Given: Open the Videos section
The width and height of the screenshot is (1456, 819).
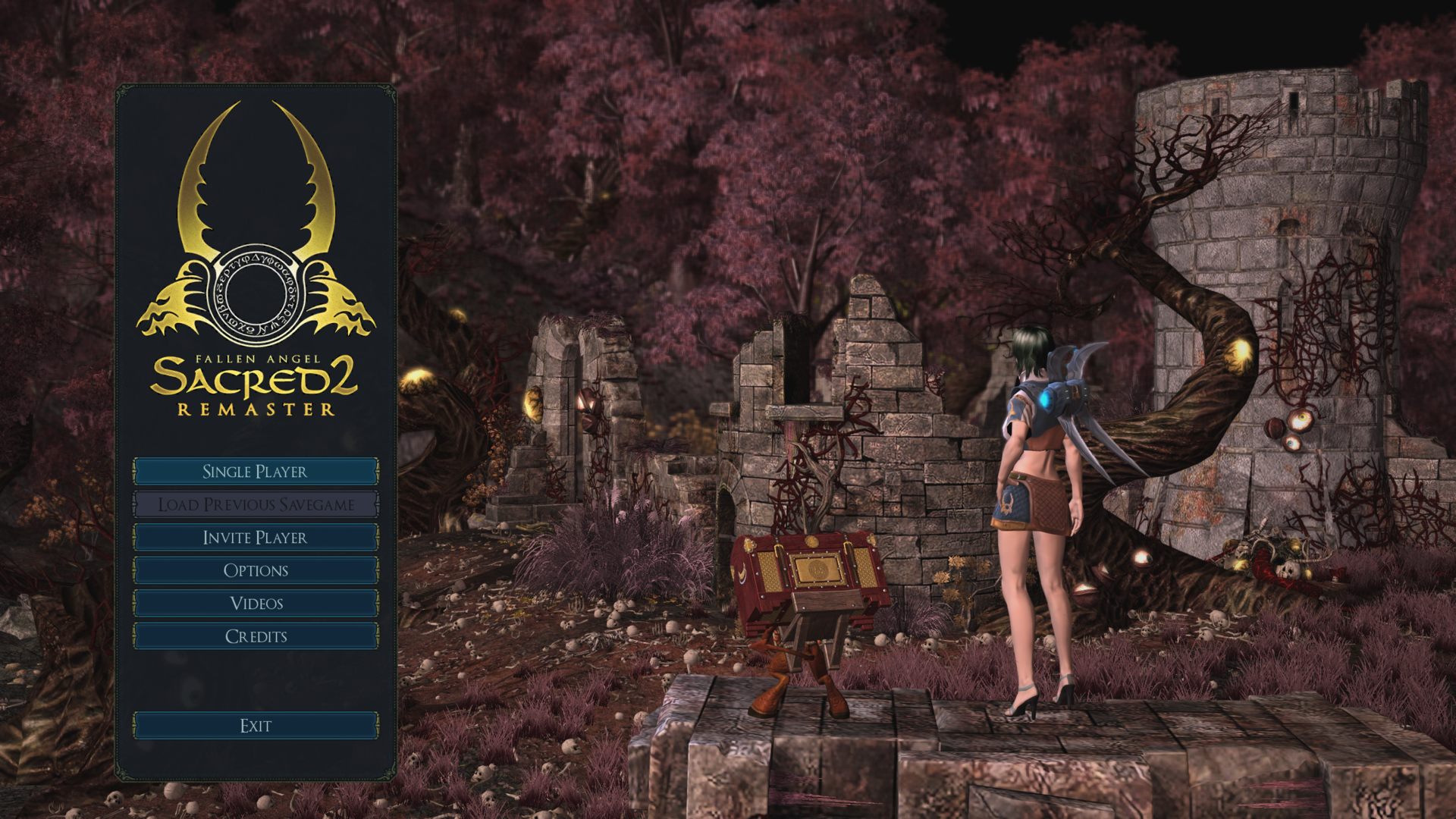Looking at the screenshot, I should pos(256,603).
